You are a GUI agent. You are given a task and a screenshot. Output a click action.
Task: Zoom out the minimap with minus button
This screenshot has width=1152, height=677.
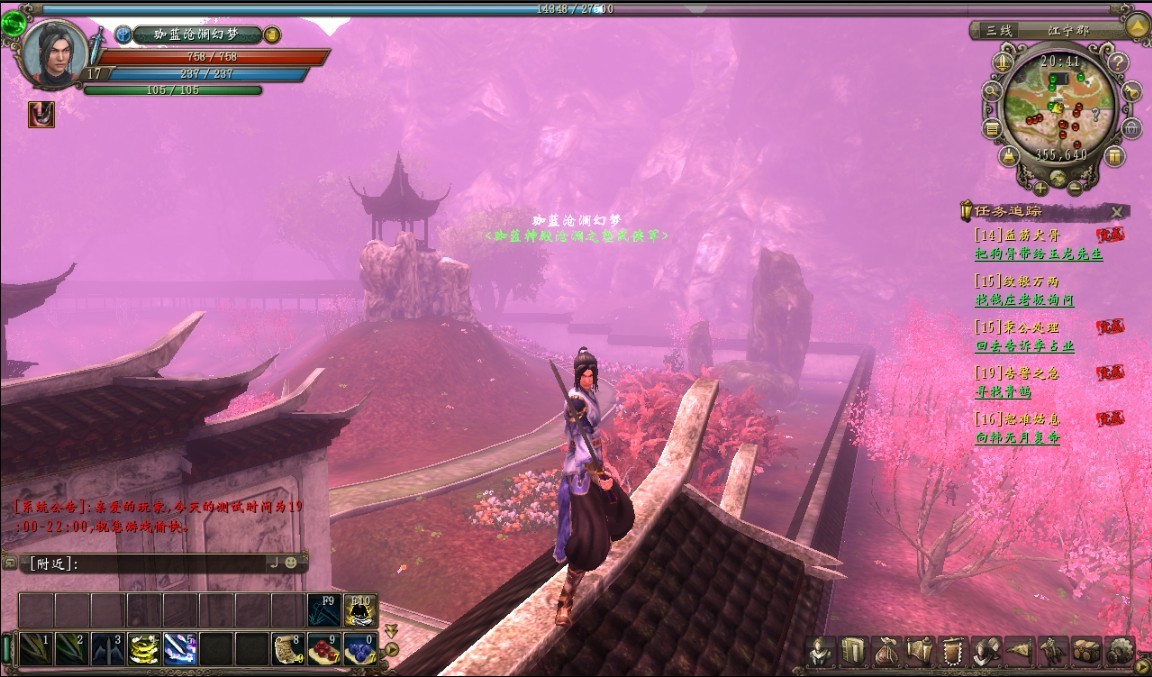(1075, 188)
